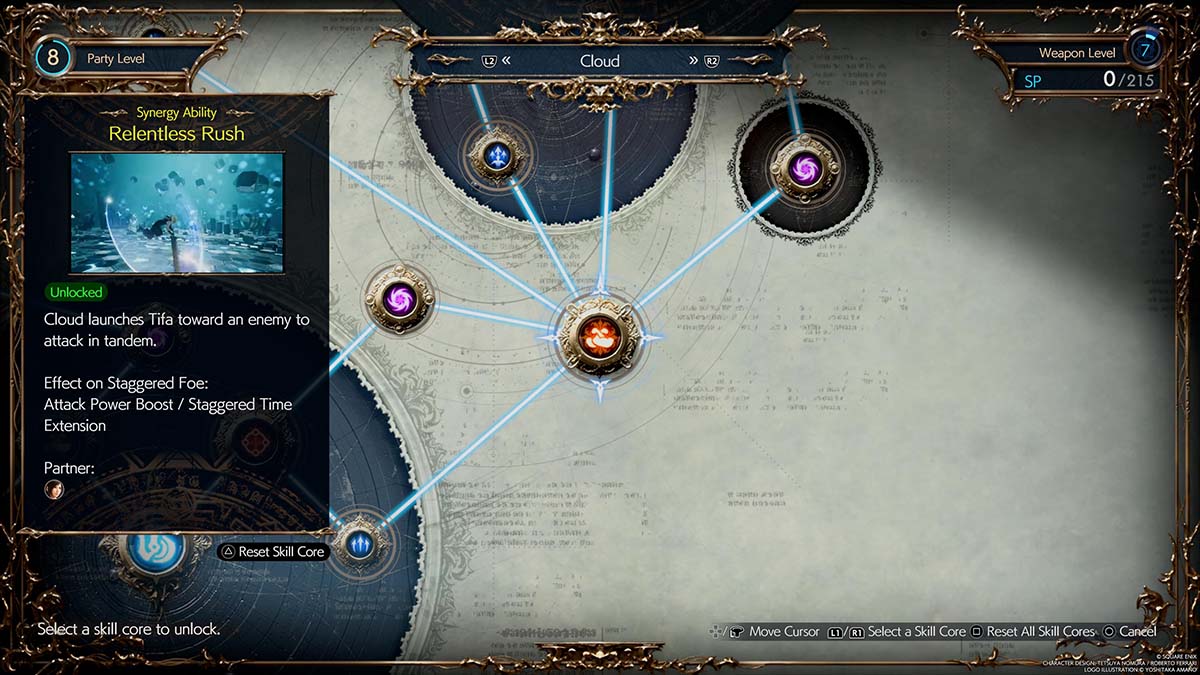
Task: Click Tifa's partner portrait icon
Action: click(x=53, y=490)
